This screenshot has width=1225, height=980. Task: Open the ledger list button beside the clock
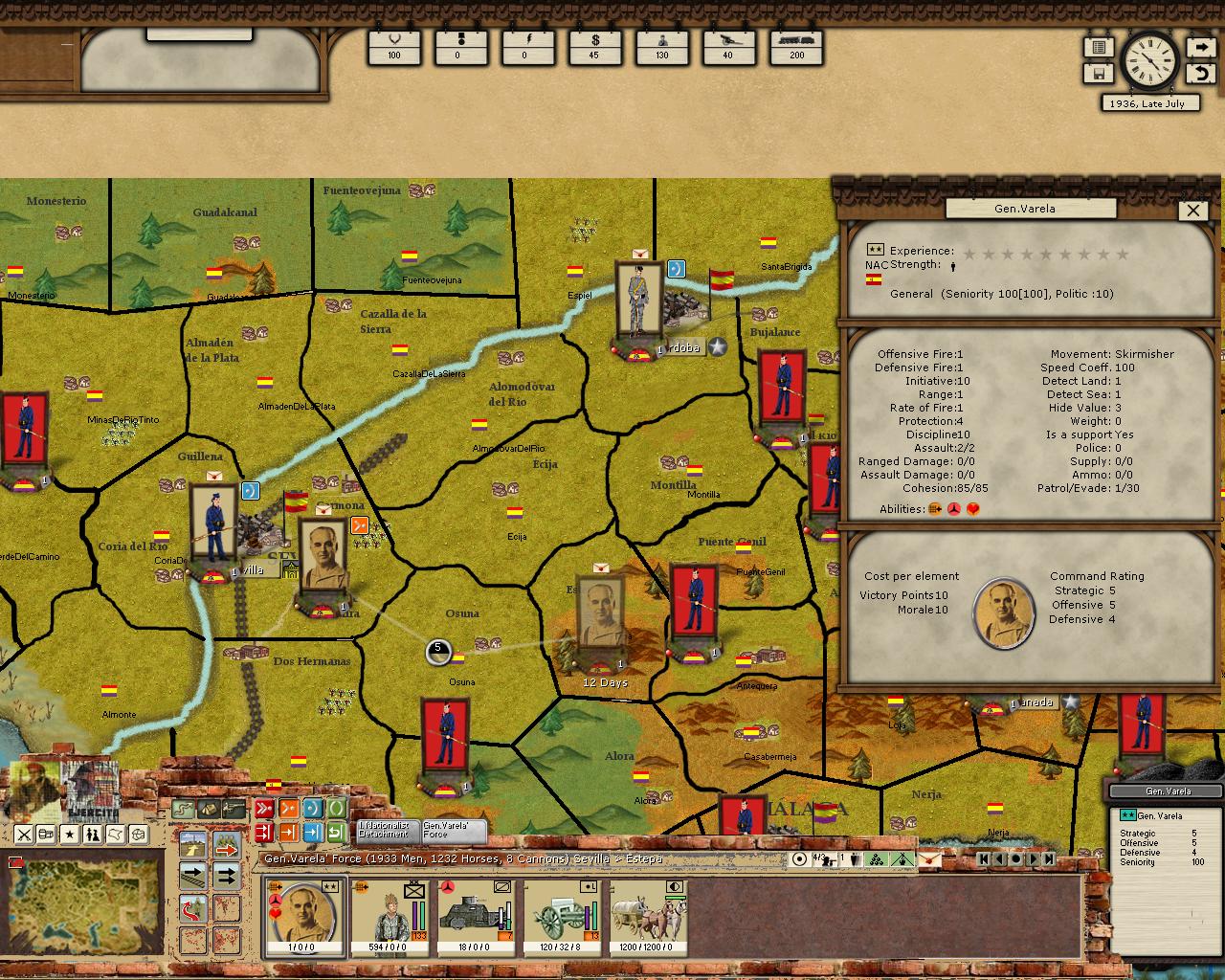pos(1099,47)
